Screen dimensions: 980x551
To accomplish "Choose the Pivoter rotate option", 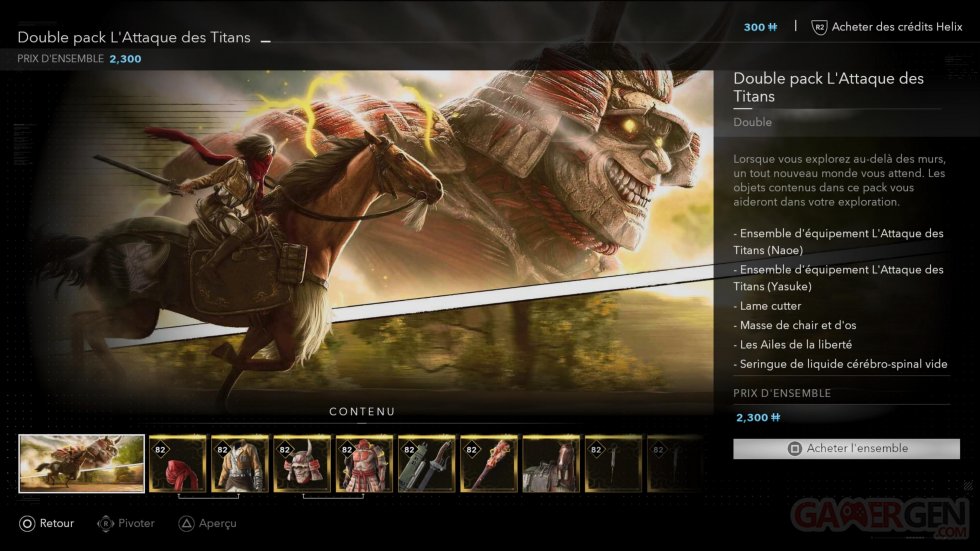I will (126, 523).
